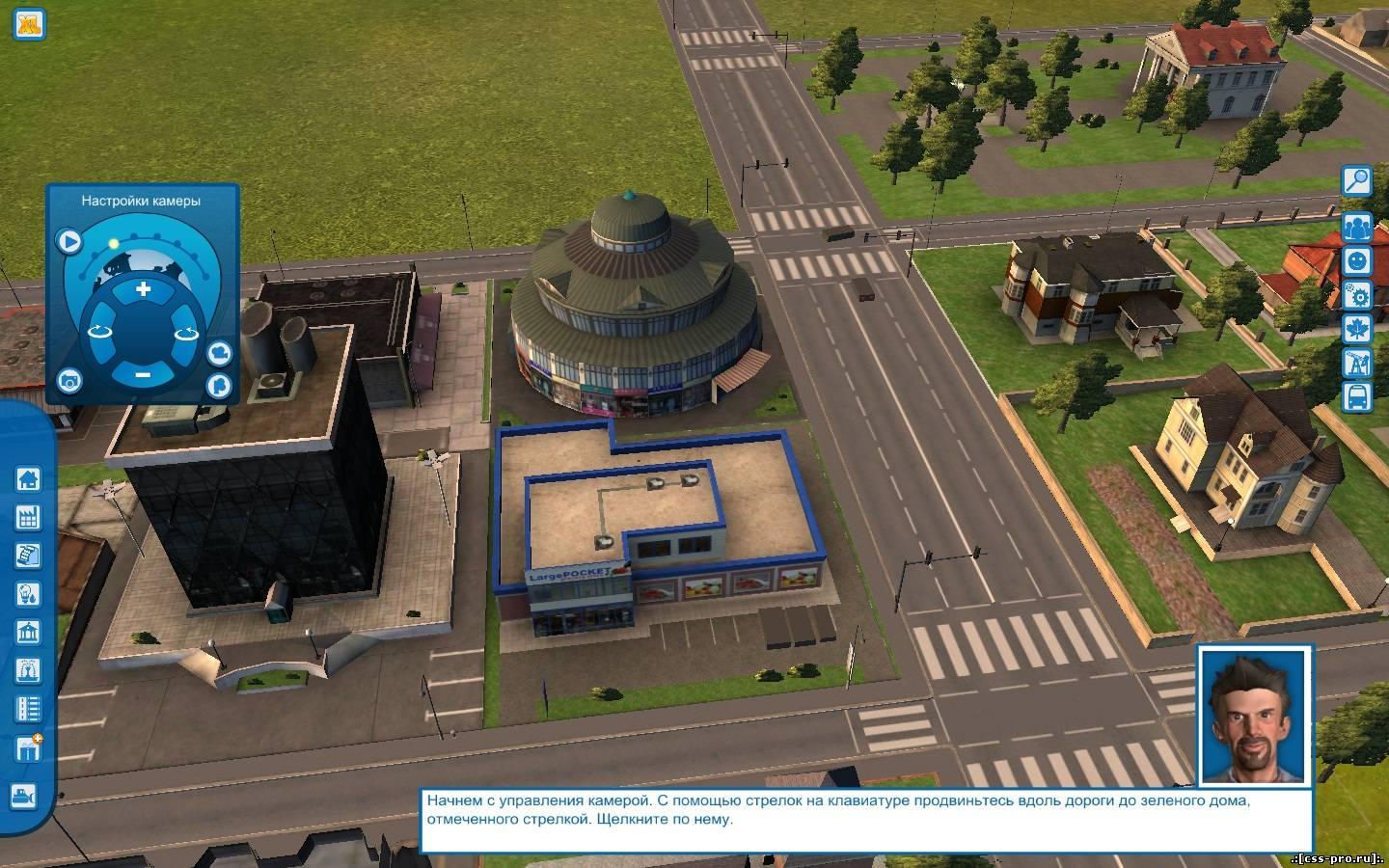Show the population group overlay
Image resolution: width=1389 pixels, height=868 pixels.
tap(1356, 227)
